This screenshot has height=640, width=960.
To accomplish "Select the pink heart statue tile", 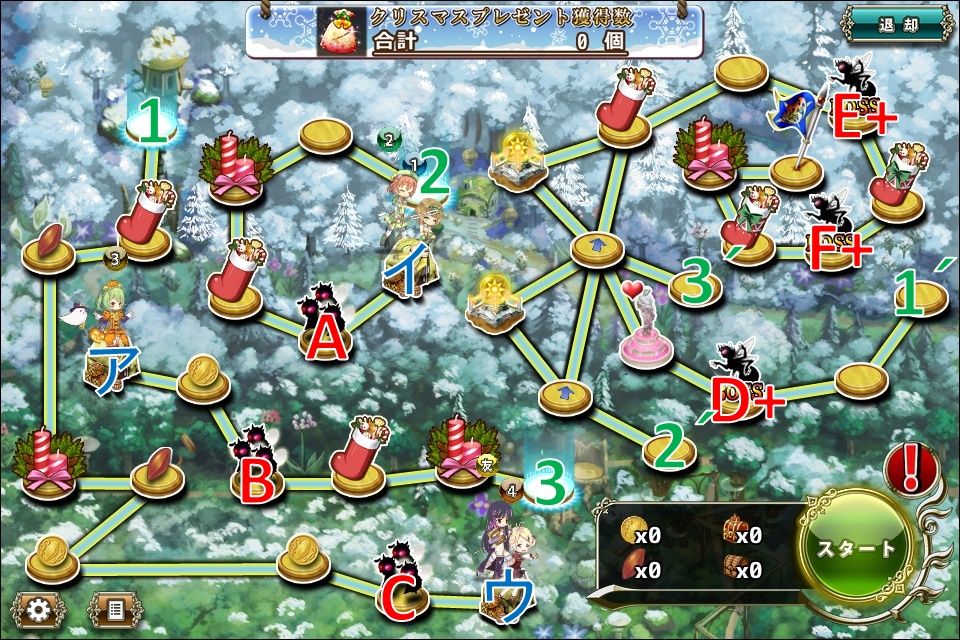I will point(645,330).
